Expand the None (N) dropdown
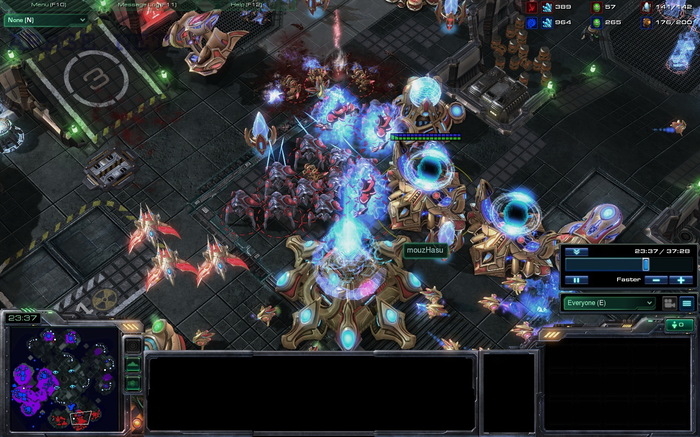This screenshot has width=700, height=437. 45,19
